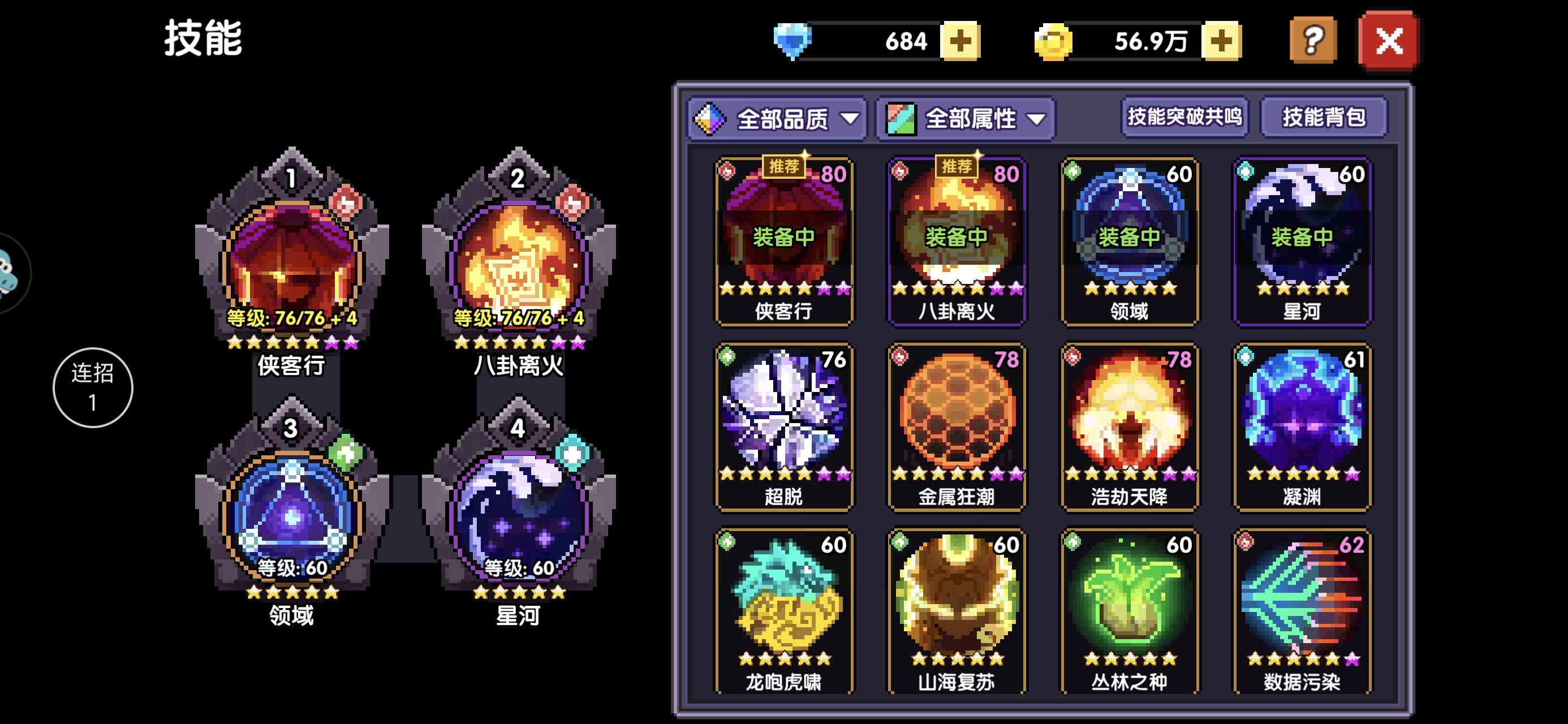Select the 丛林之种 skill card
This screenshot has width=1568, height=724.
coord(1129,611)
